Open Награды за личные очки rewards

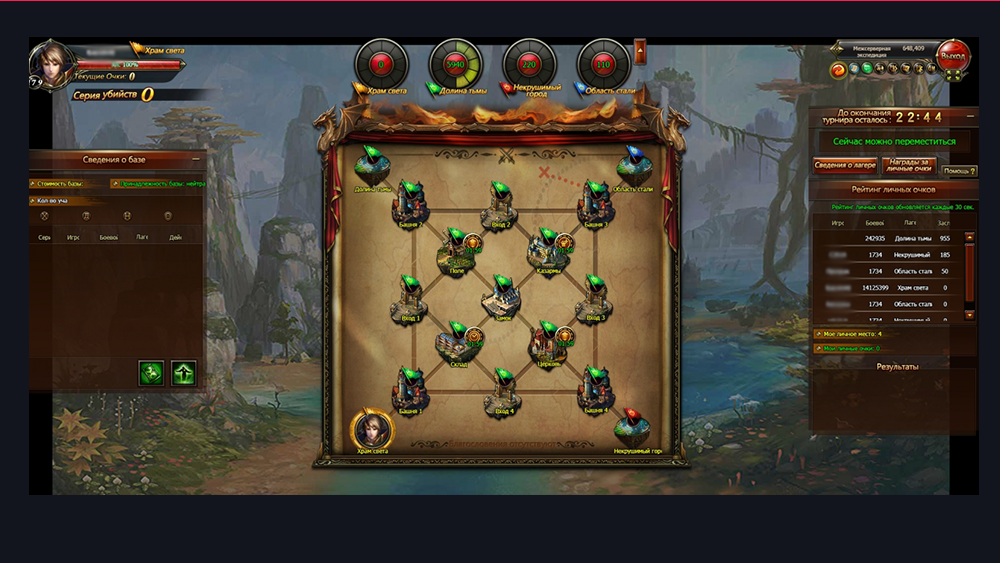pos(909,166)
